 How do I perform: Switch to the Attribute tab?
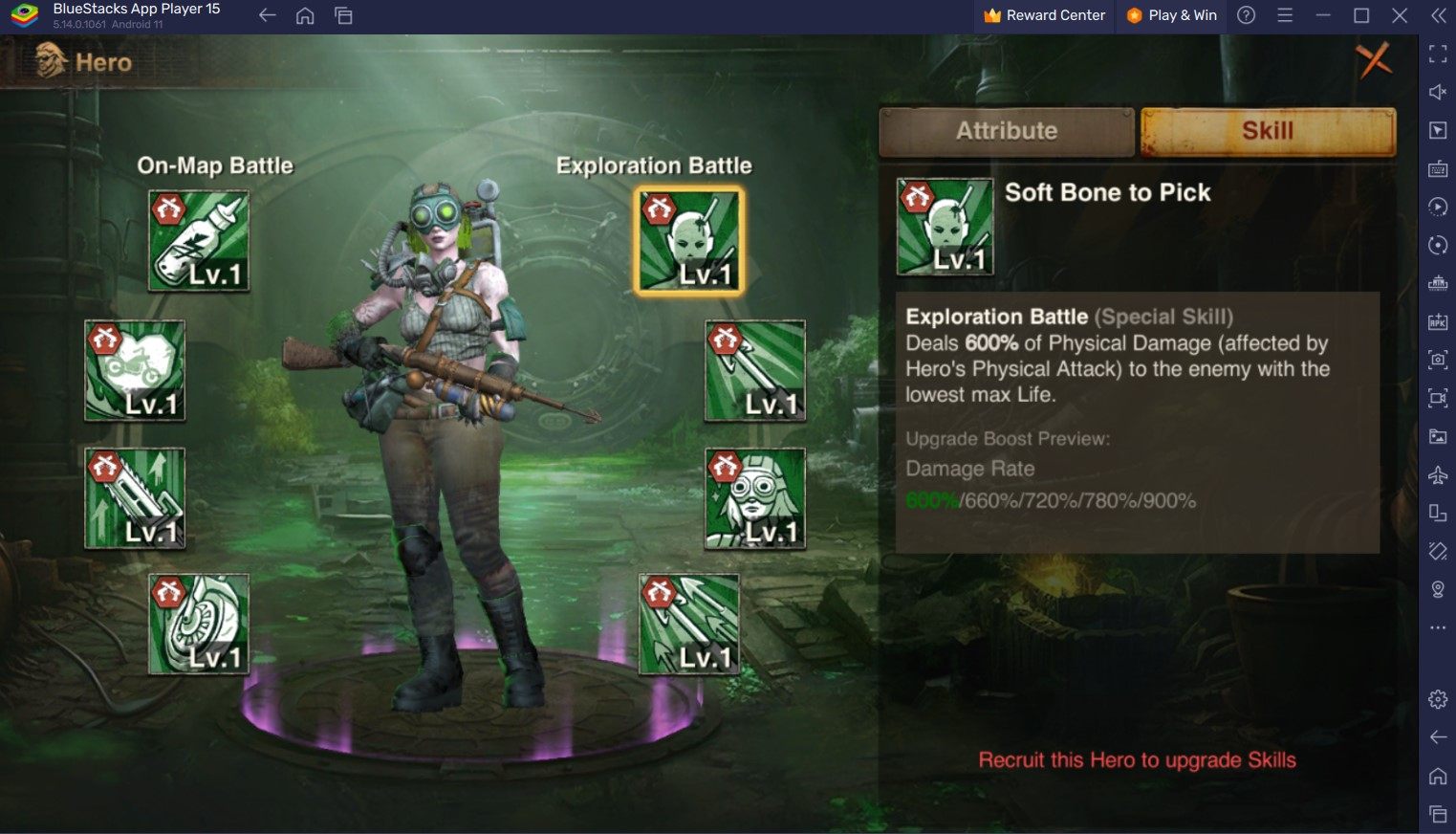[1007, 131]
